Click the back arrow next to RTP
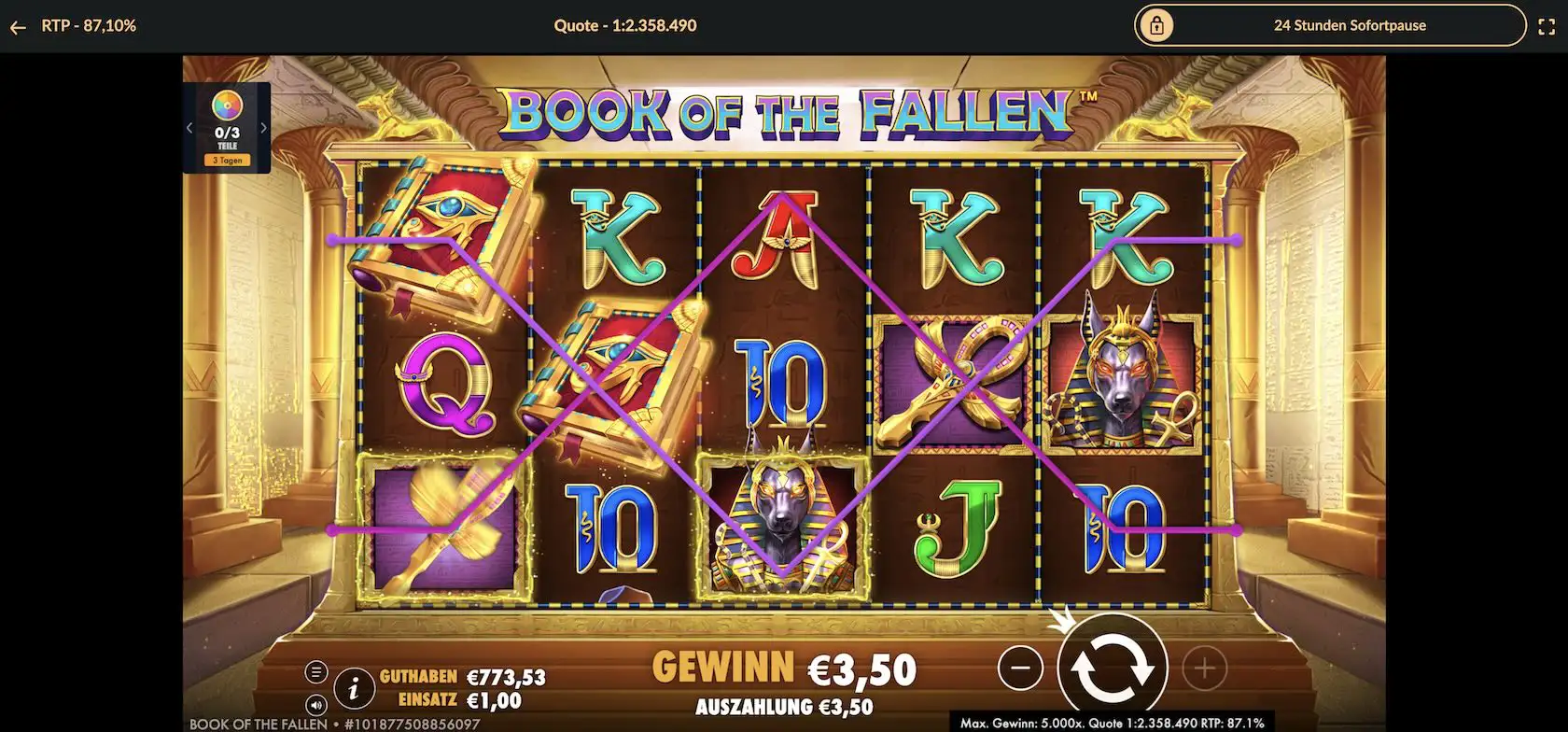The height and width of the screenshot is (732, 1568). (17, 25)
